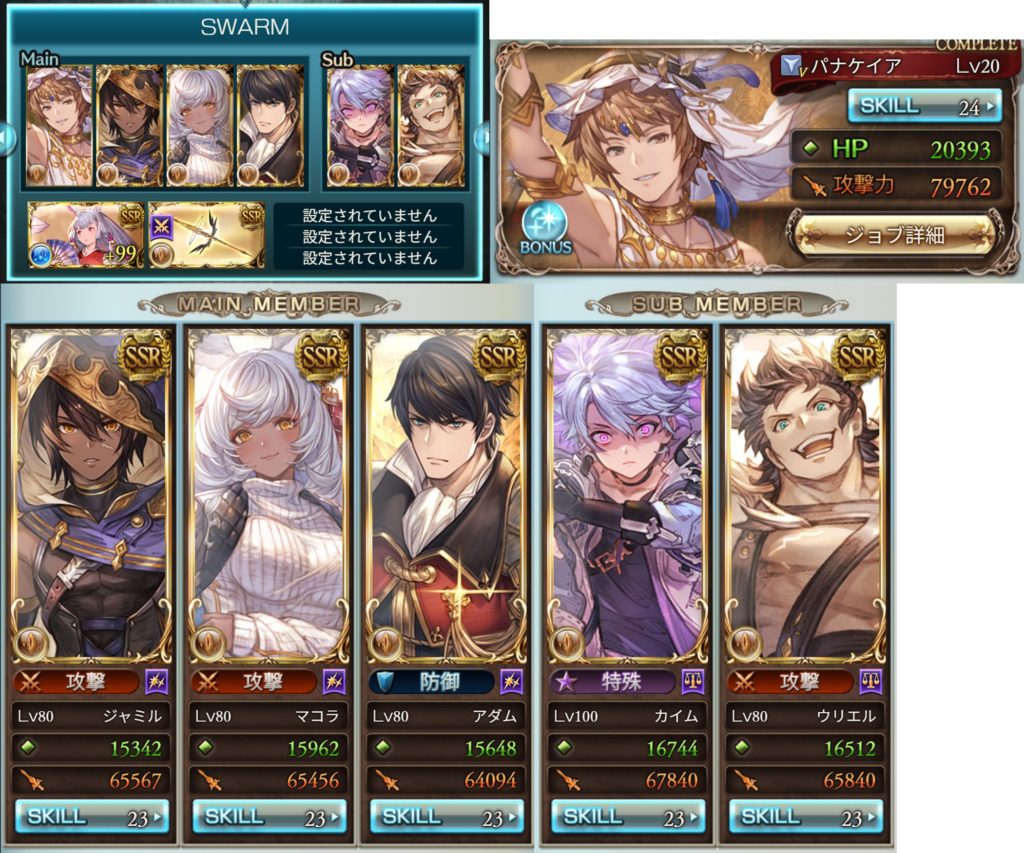Open the main character's SKILL 24 button
The width and height of the screenshot is (1024, 853).
[925, 105]
